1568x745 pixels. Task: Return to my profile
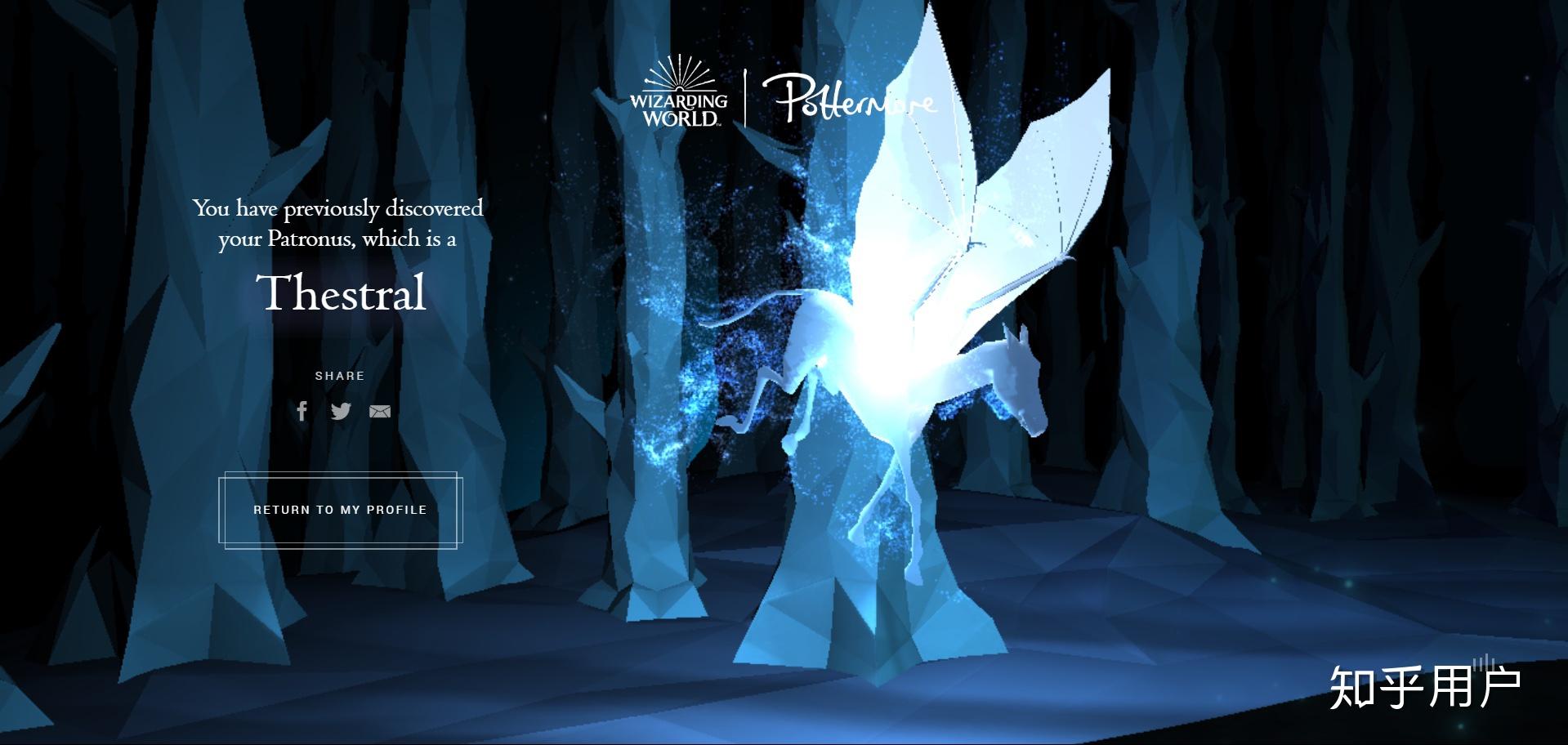pos(340,510)
